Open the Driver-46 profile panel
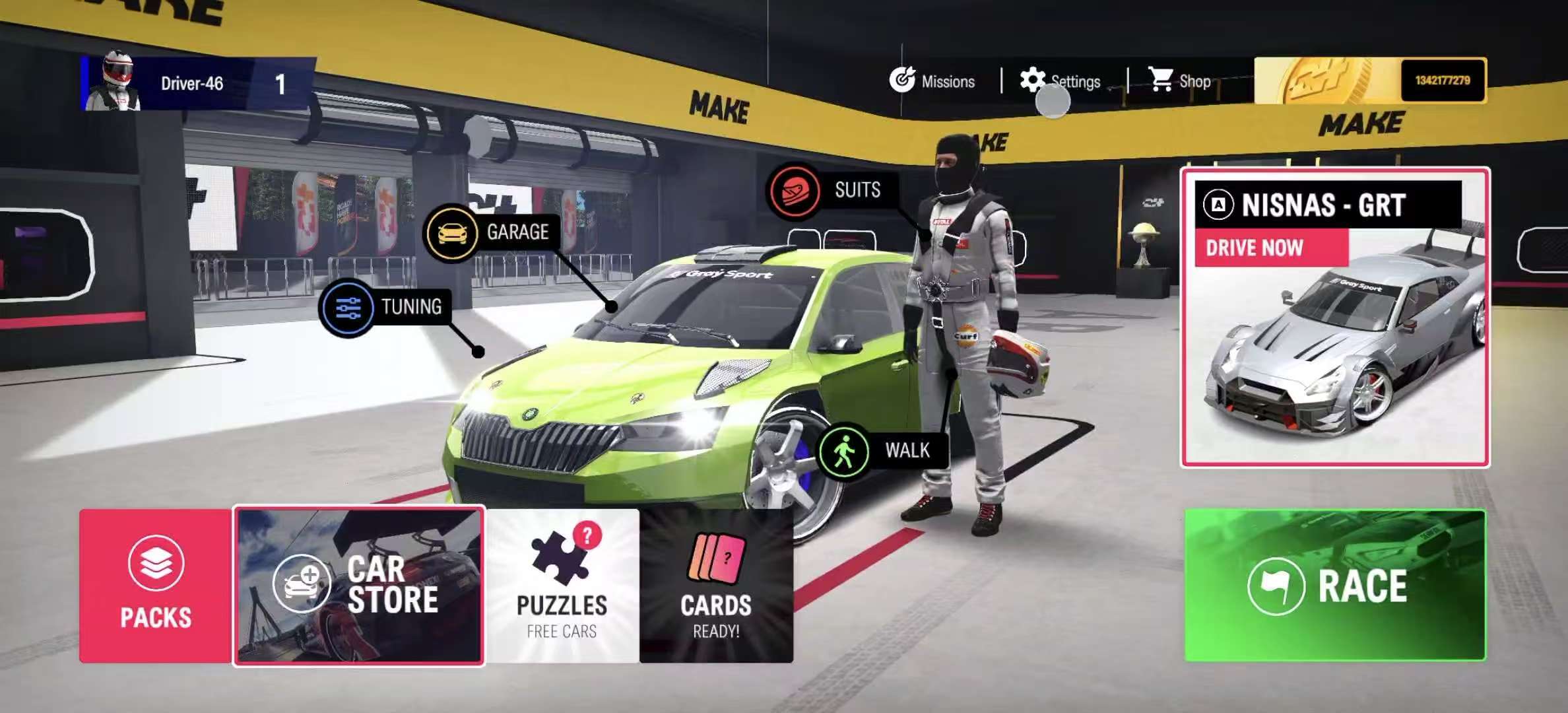The height and width of the screenshot is (713, 1568). click(x=197, y=84)
